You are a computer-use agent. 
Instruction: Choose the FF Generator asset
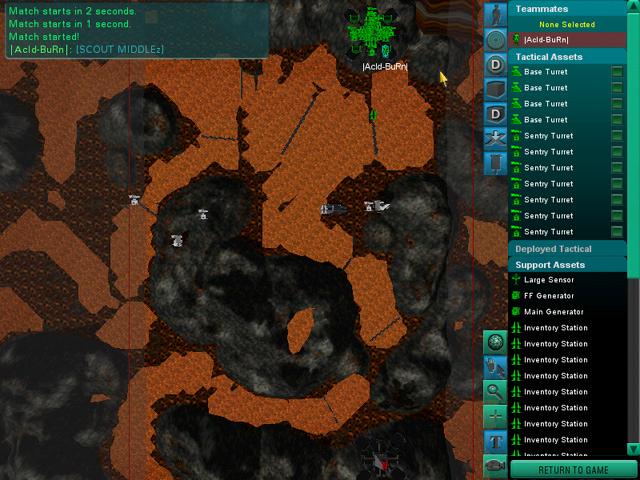[x=549, y=296]
